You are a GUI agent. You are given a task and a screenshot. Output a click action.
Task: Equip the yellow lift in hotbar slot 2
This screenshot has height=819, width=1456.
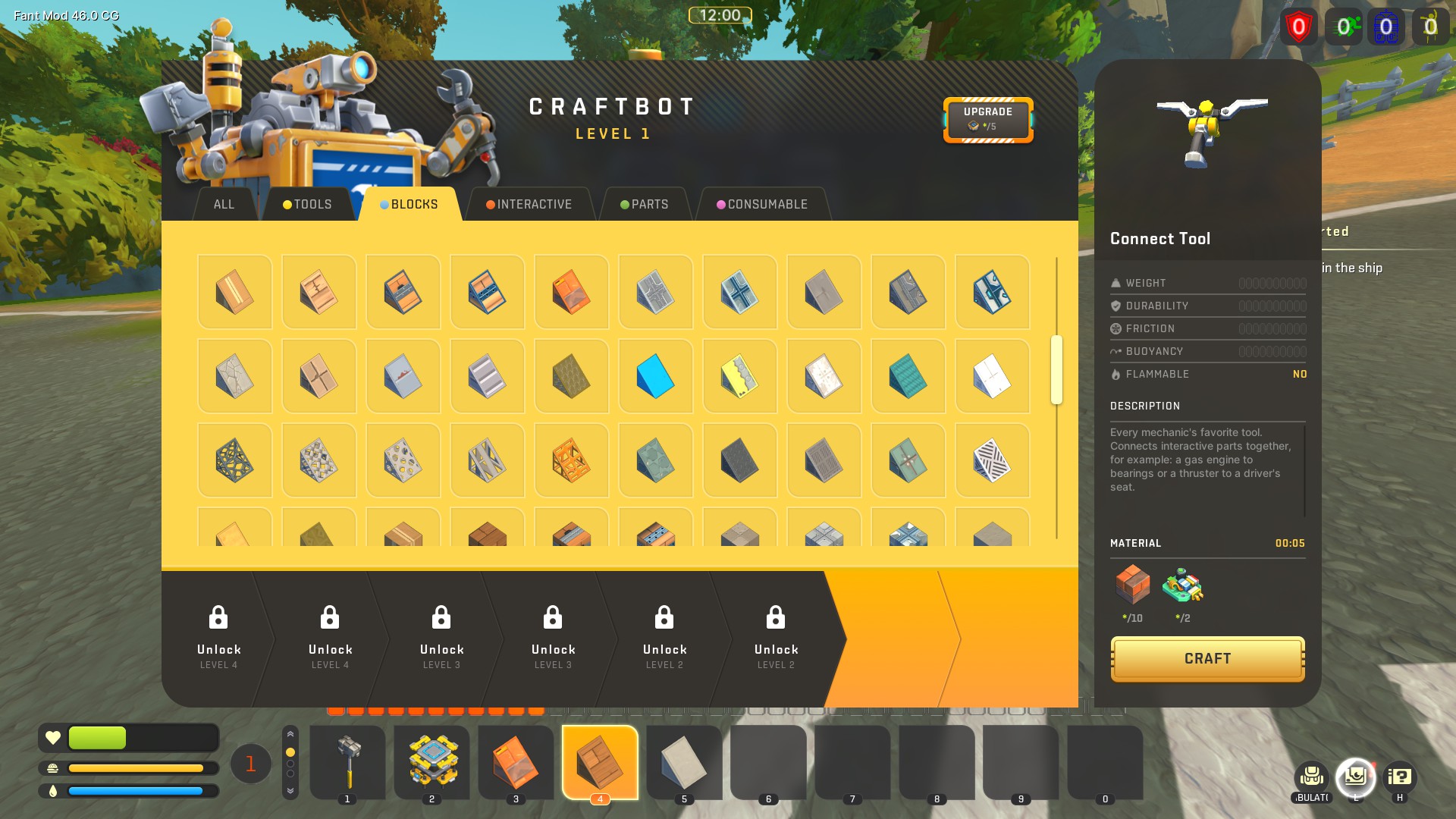tap(431, 761)
